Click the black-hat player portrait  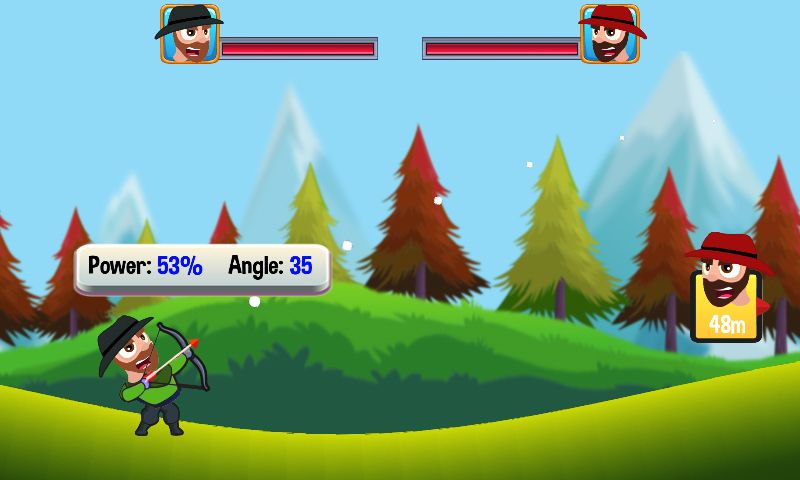pyautogui.click(x=190, y=35)
